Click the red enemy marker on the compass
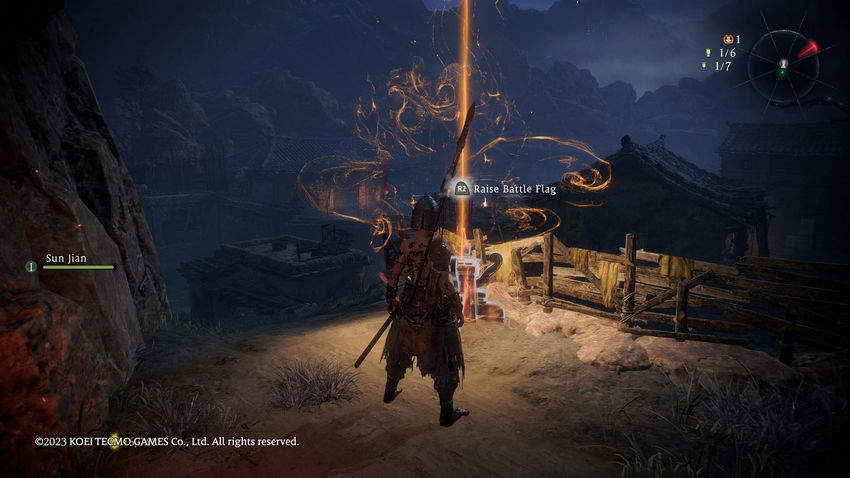Screen dimensions: 850x478 pos(807,47)
